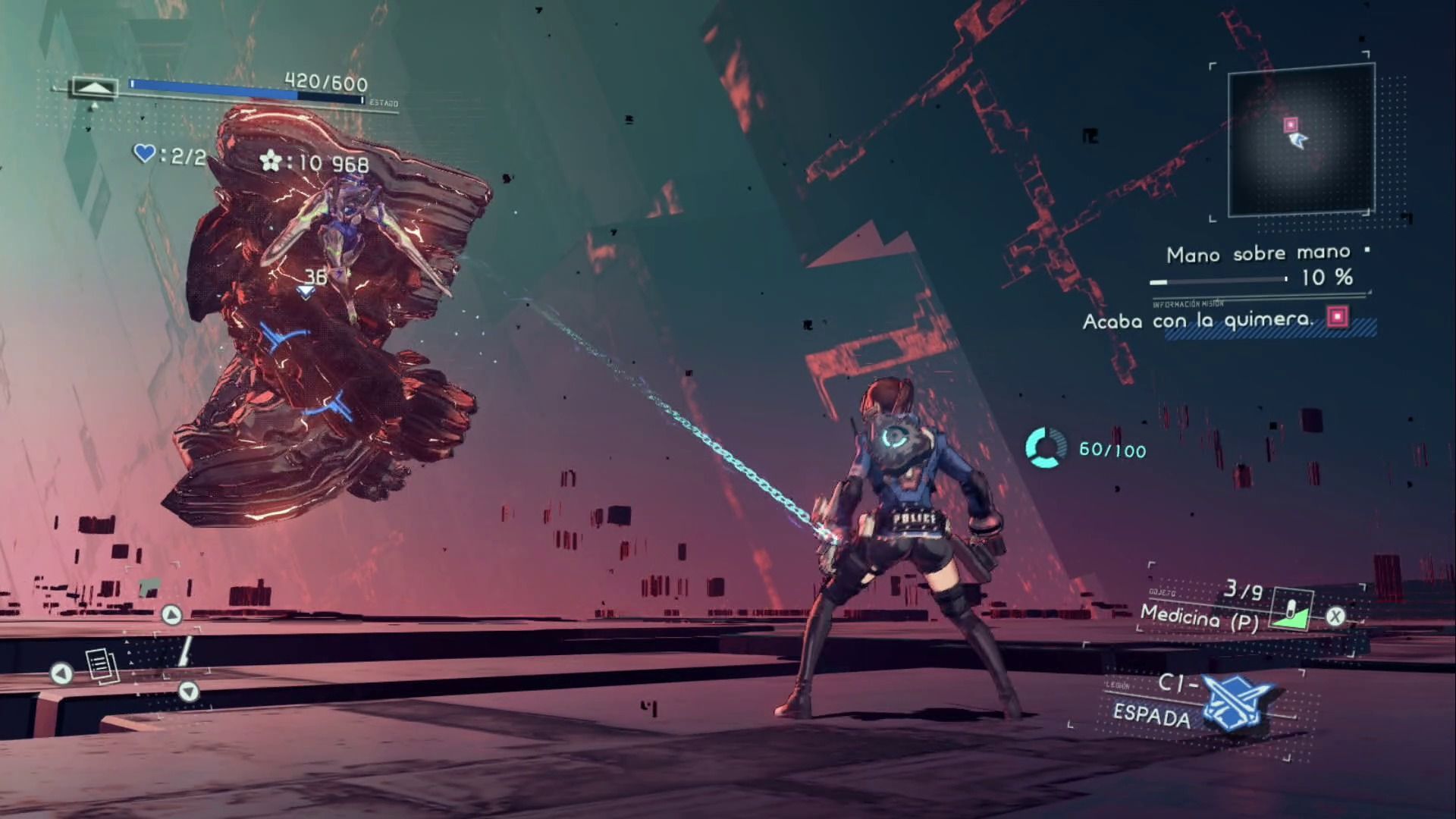Click the 'Acaba con la quimera' mission objective
1456x819 pixels.
pos(1197,320)
